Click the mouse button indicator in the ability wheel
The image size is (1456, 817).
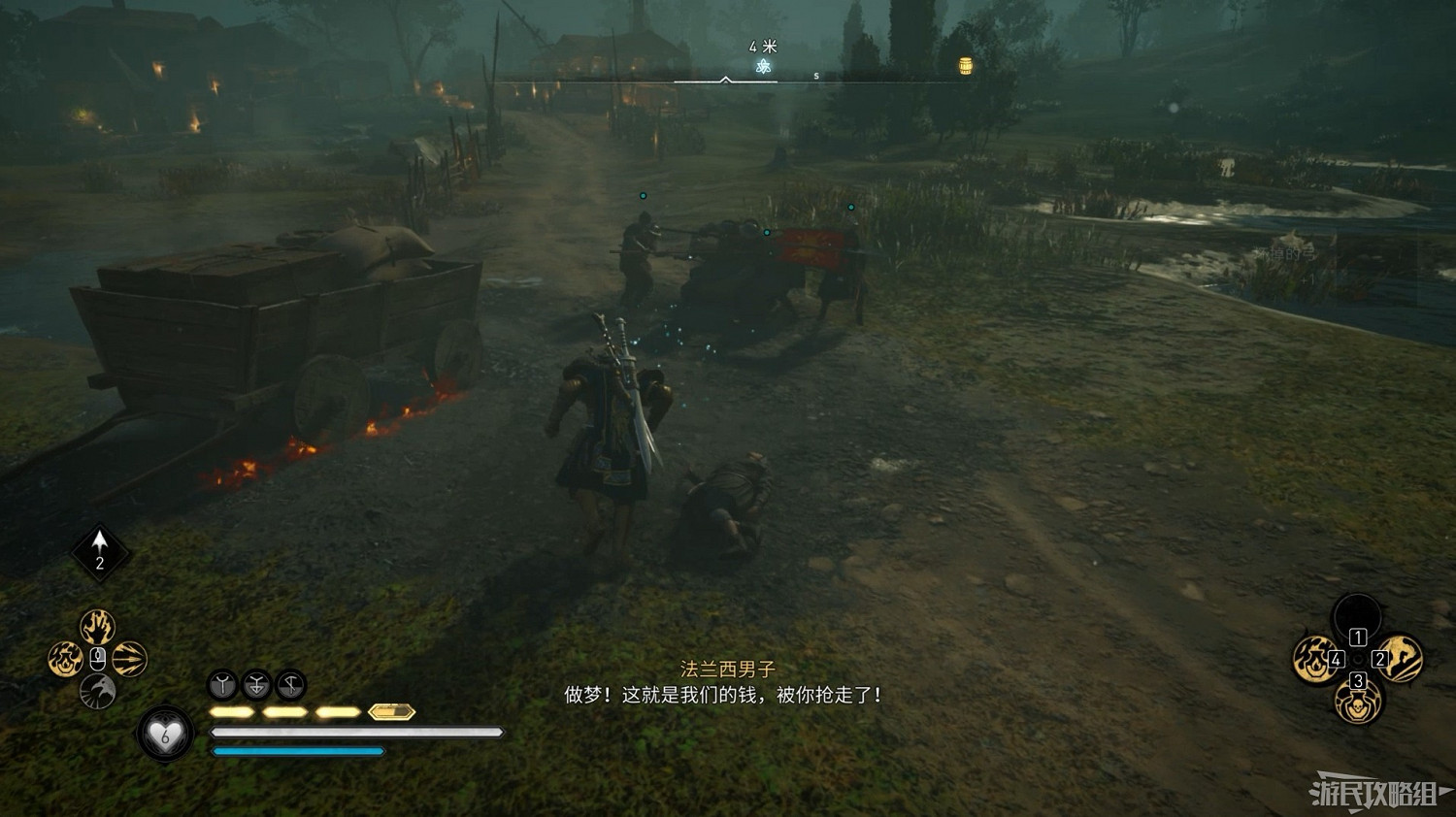(97, 658)
